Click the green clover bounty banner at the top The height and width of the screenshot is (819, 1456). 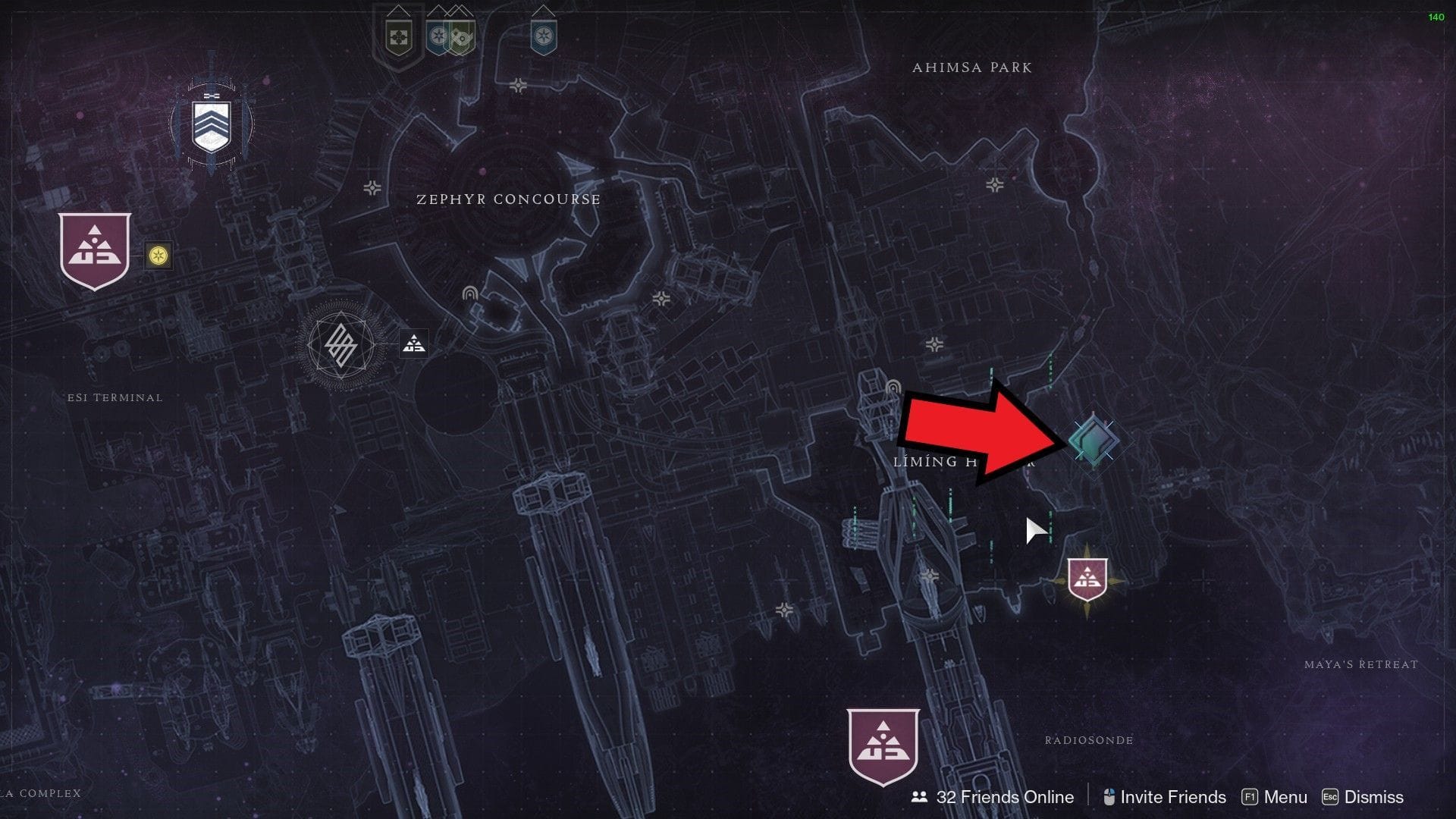point(398,36)
